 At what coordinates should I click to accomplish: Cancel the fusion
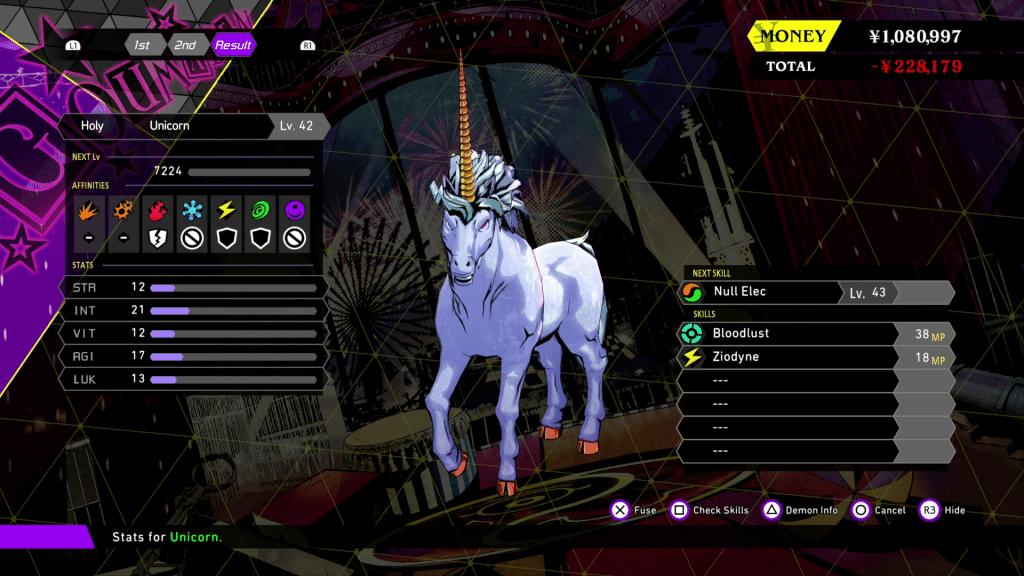[x=878, y=510]
